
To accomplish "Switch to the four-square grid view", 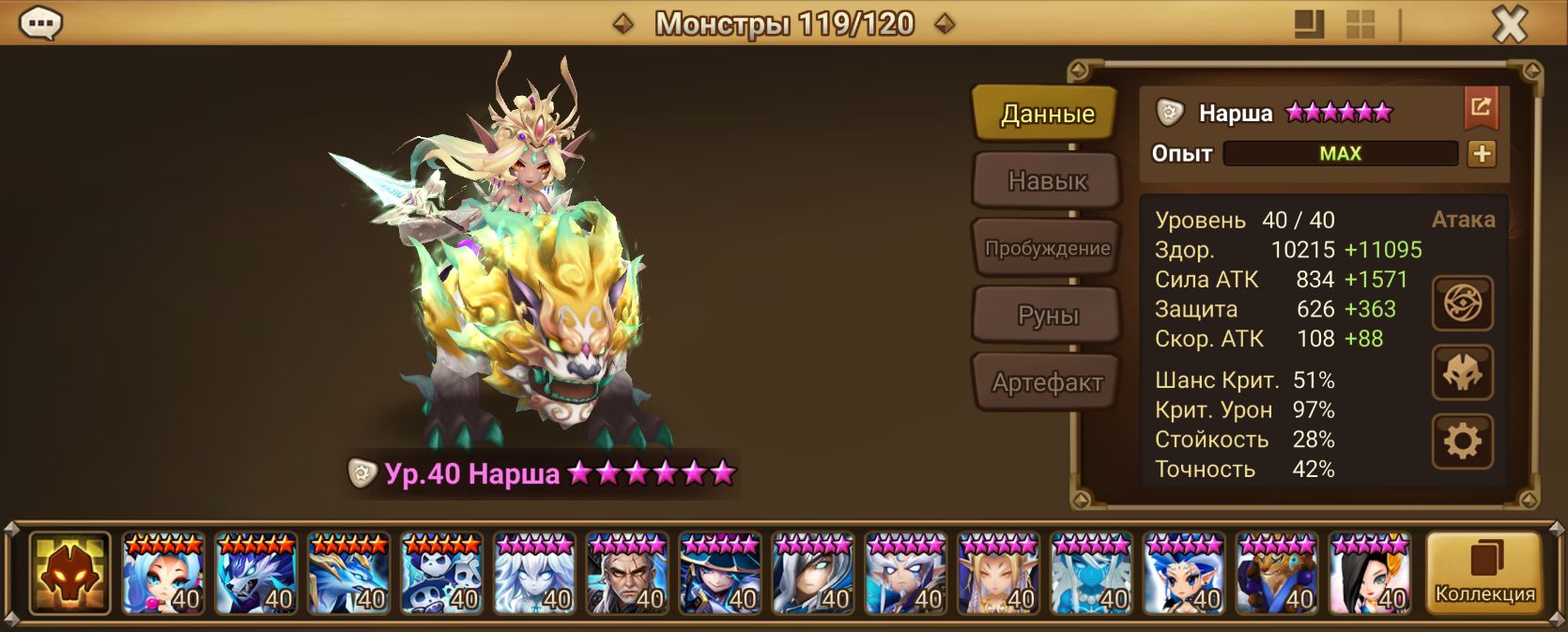I will pyautogui.click(x=1360, y=24).
